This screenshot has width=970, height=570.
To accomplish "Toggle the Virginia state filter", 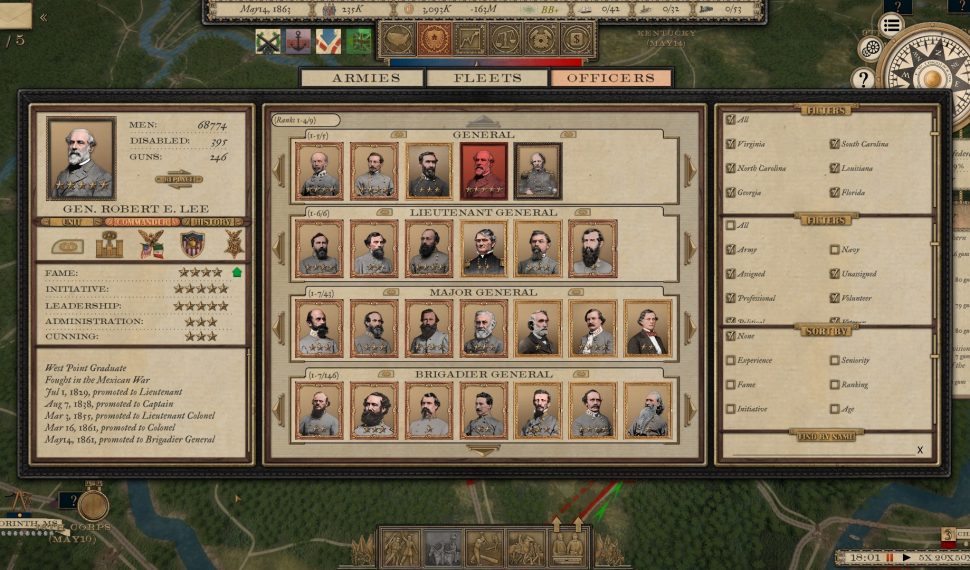I will click(731, 144).
